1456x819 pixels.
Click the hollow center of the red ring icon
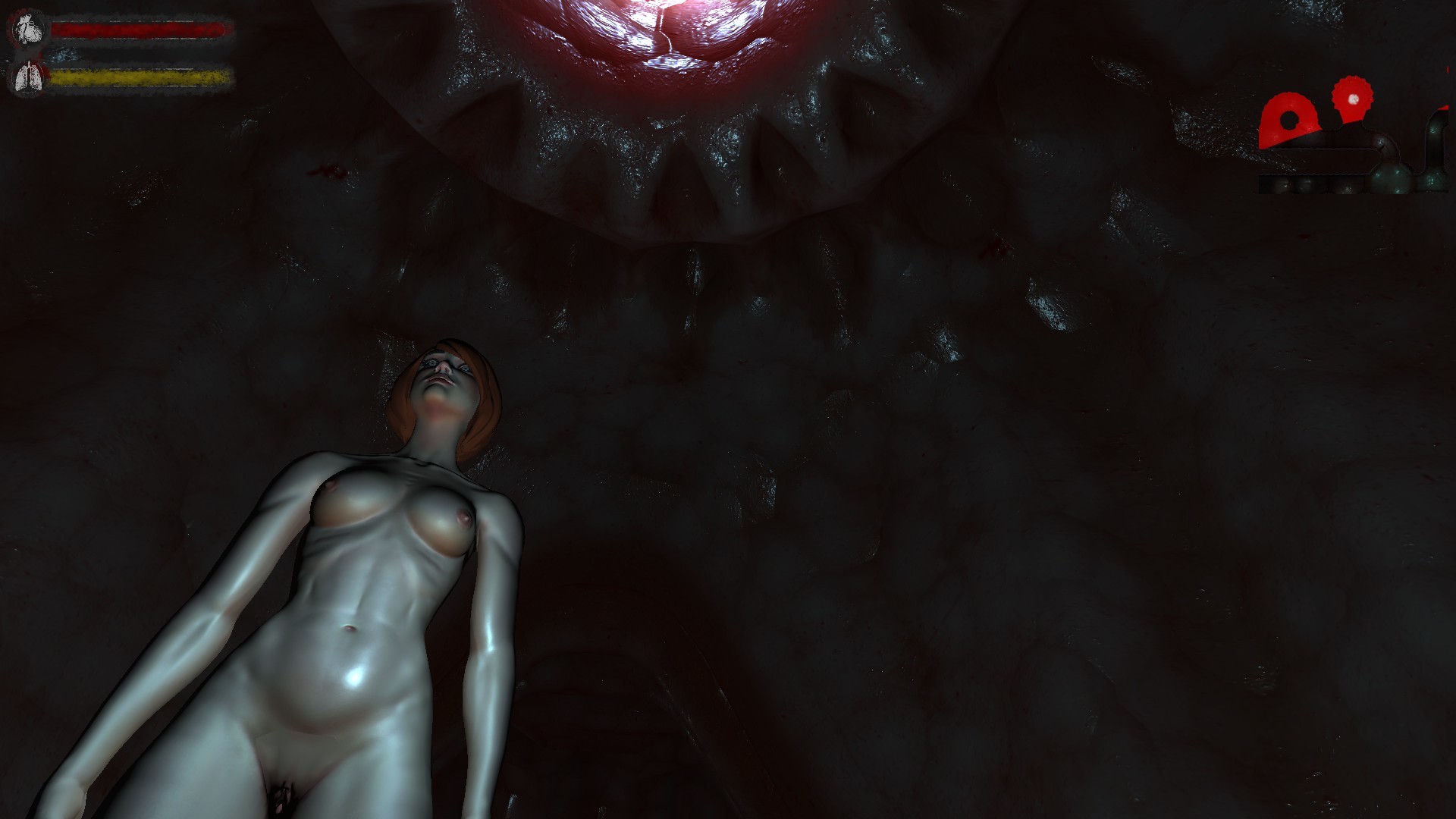coord(1288,120)
